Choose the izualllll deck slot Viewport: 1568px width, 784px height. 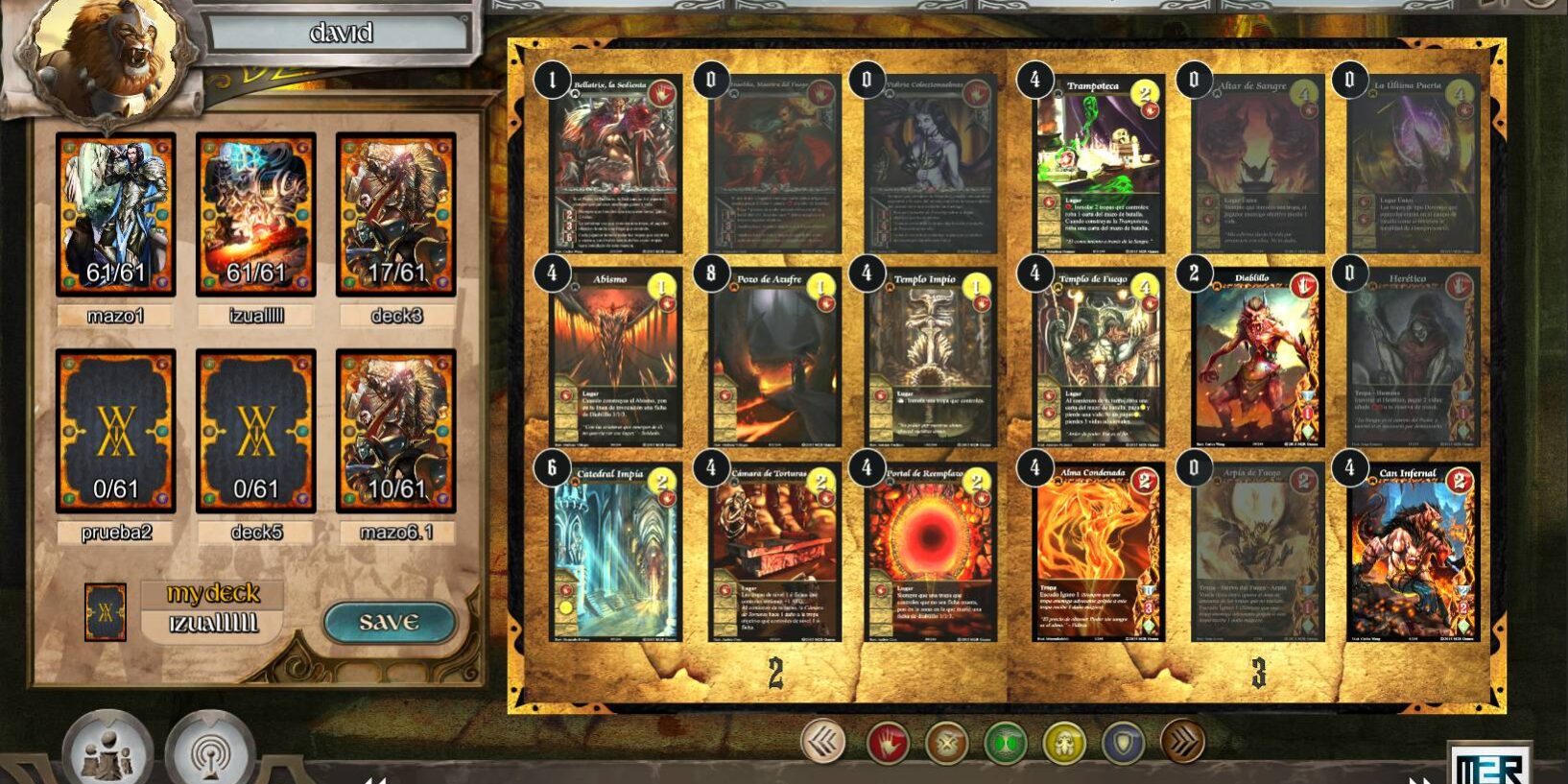coord(256,215)
